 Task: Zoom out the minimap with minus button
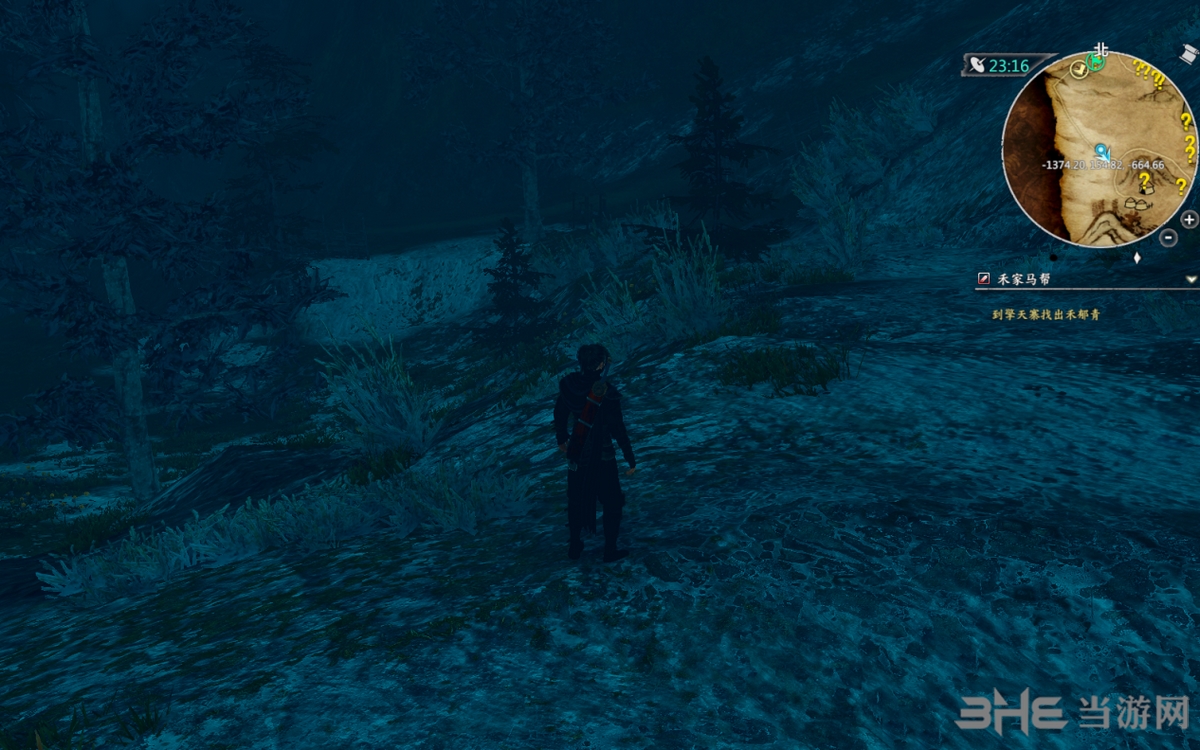click(1168, 238)
